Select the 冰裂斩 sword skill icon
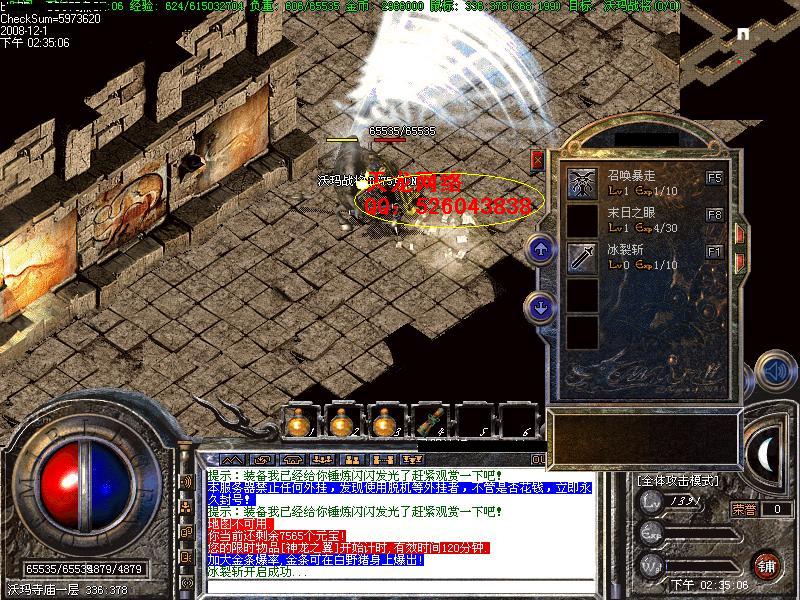800x600 pixels. pos(582,258)
